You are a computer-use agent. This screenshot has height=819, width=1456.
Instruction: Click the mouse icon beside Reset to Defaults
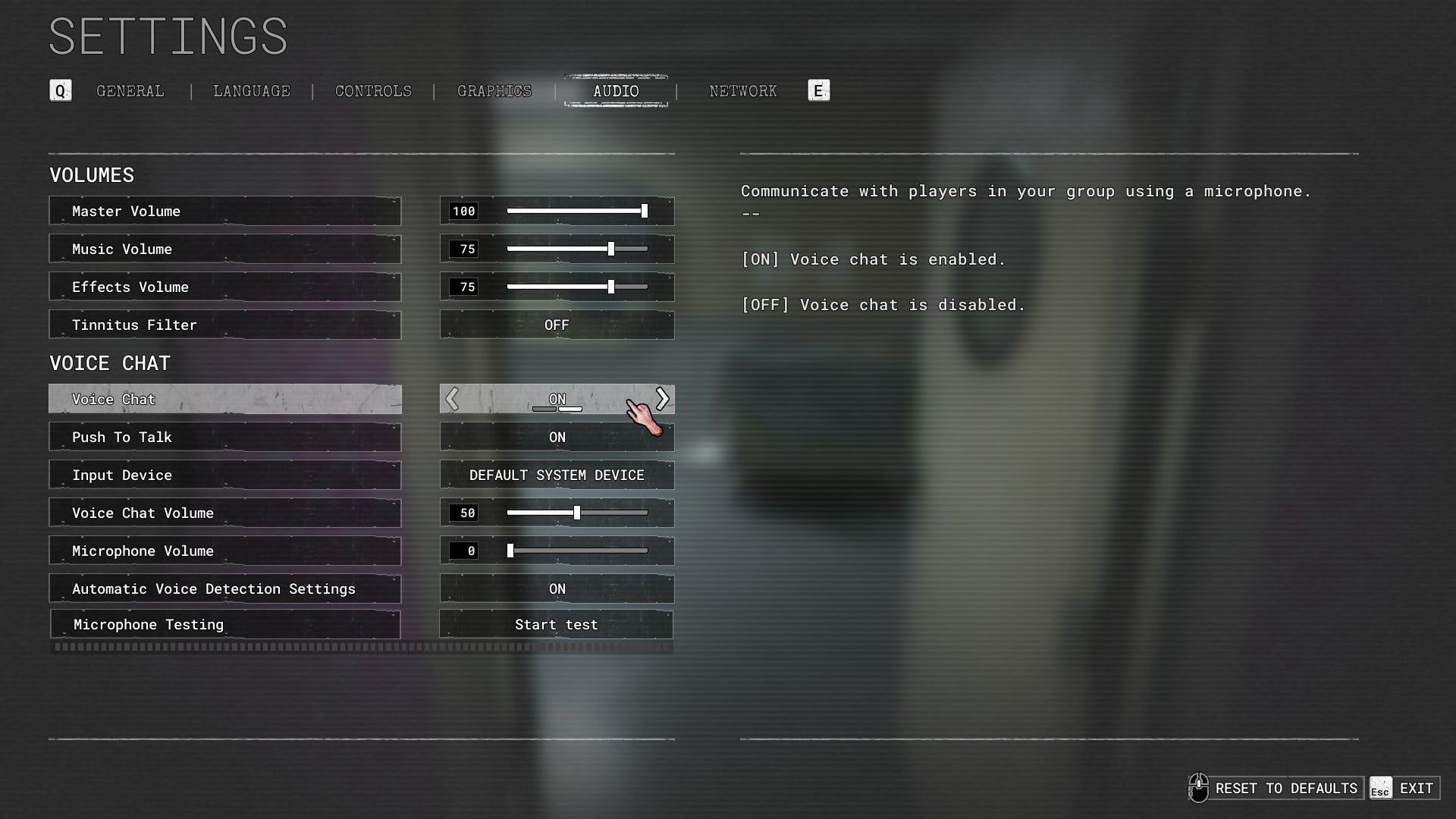[x=1200, y=788]
